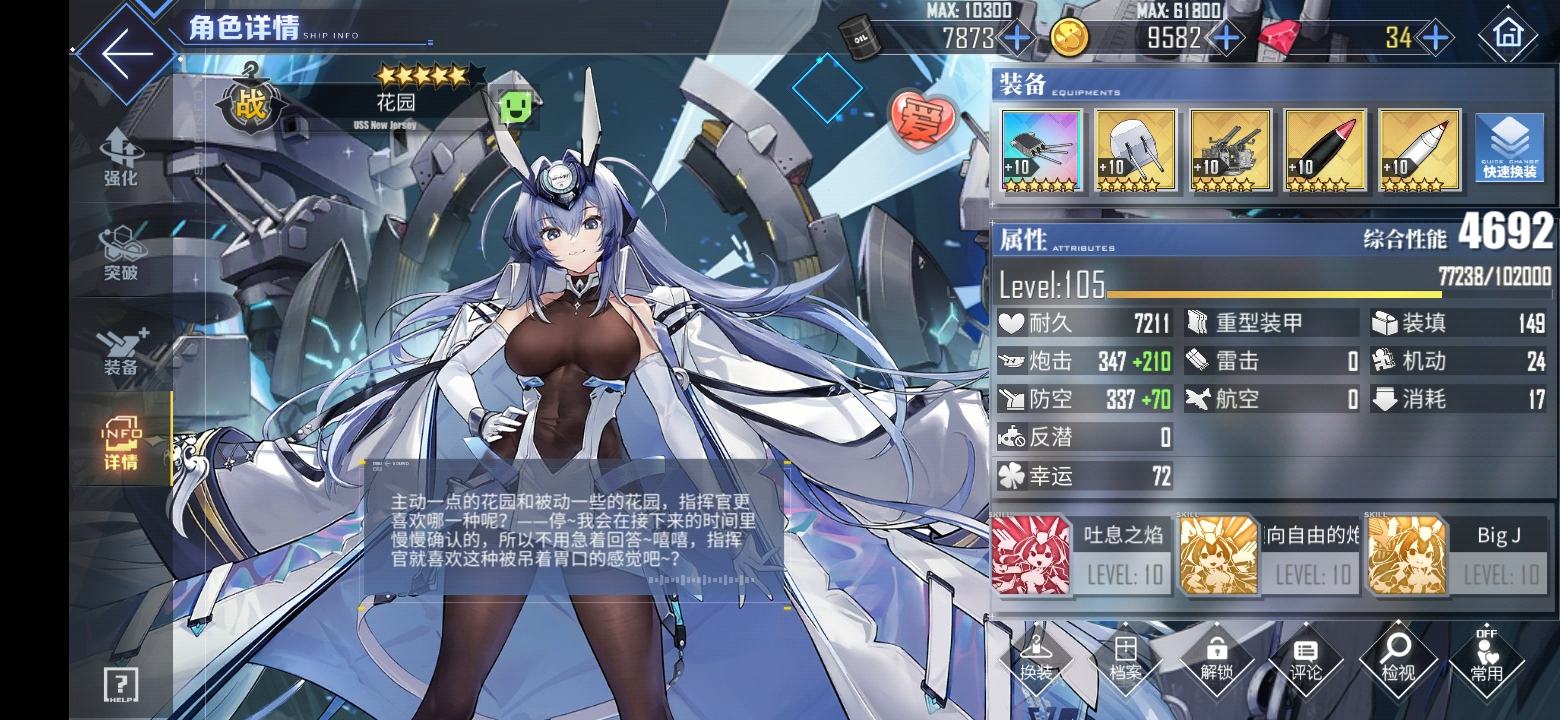Add more oil with plus button
The image size is (1560, 720).
click(x=1017, y=38)
